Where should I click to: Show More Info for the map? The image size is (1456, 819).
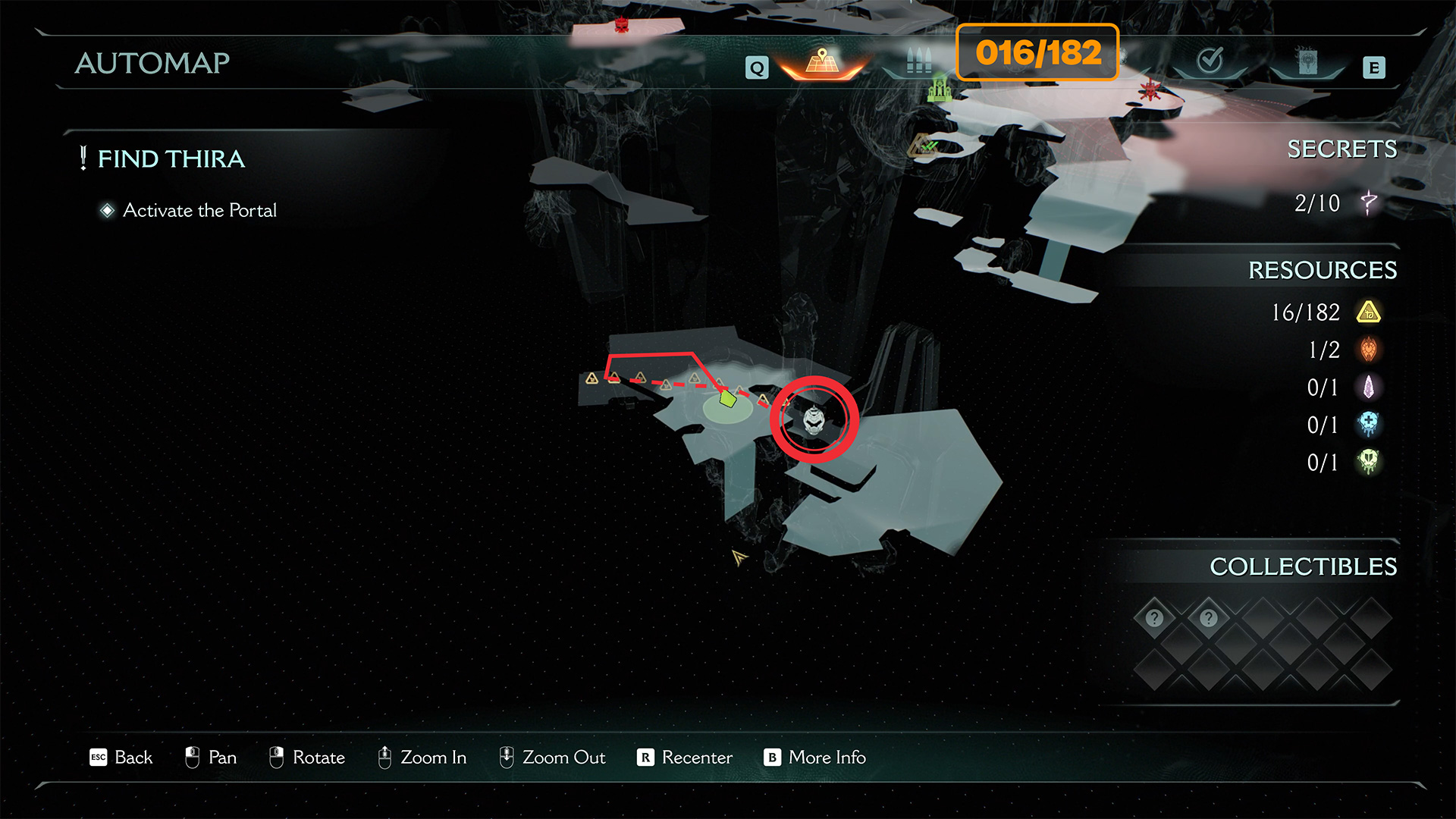tap(815, 758)
